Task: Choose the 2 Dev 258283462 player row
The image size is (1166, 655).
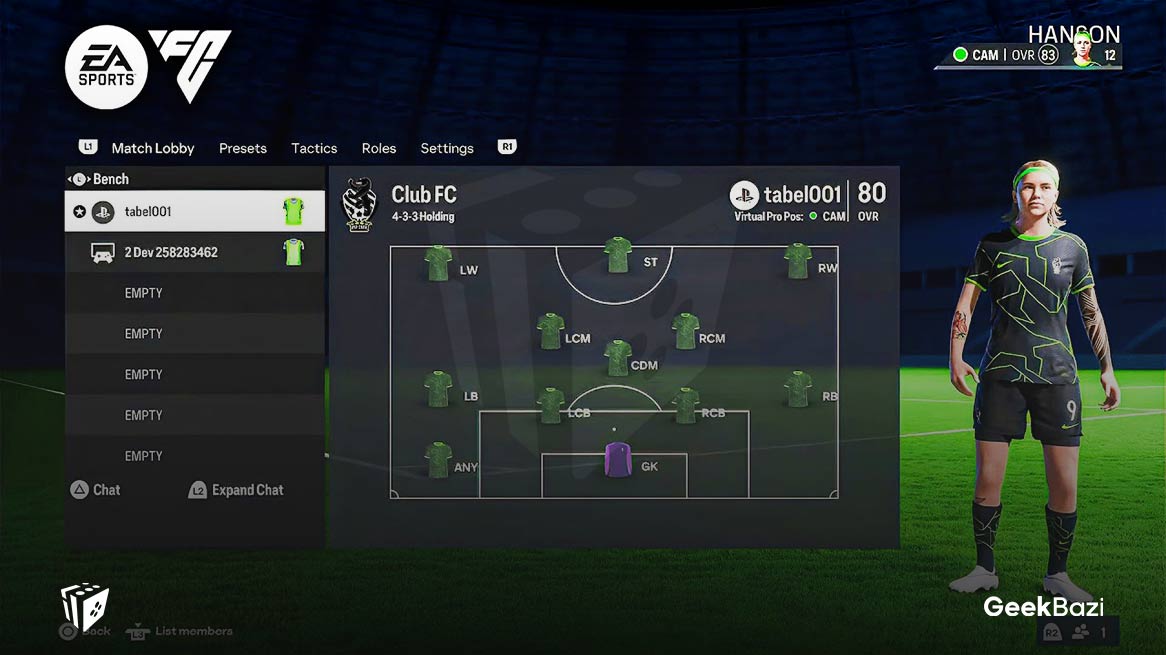Action: [195, 253]
